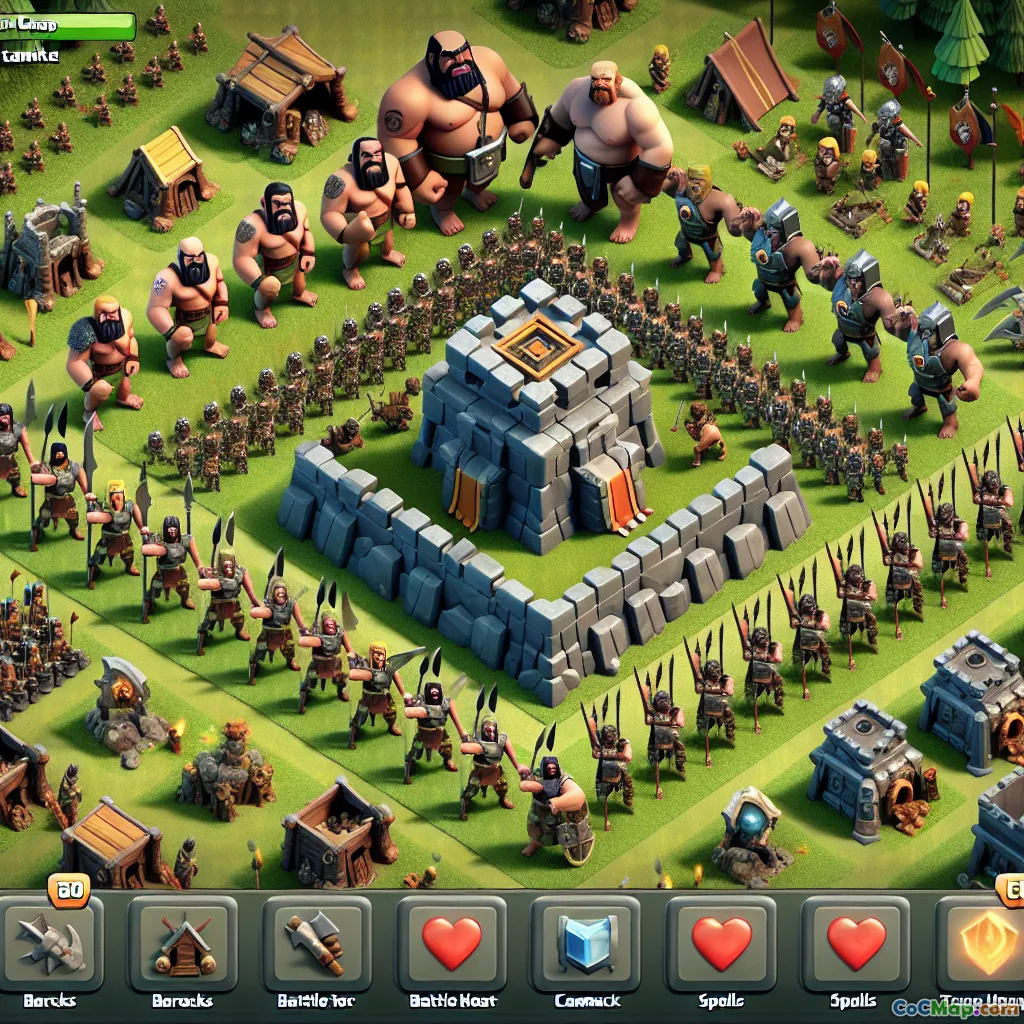The width and height of the screenshot is (1024, 1024).
Task: Select the crossed battle axes slot
Action: pos(50,944)
